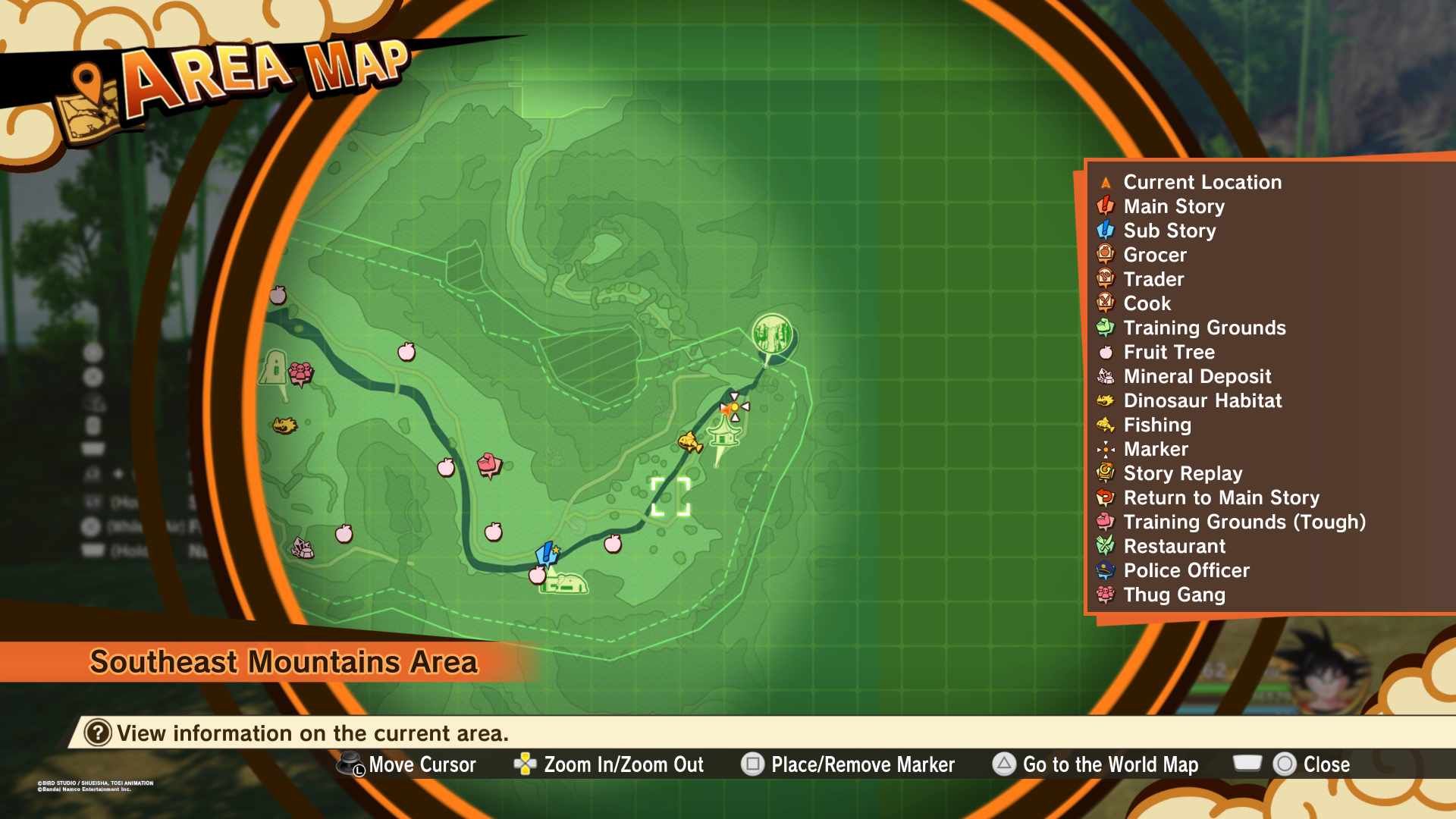Choose the Dinosaur Habitat marker on the map
This screenshot has height=819, width=1456.
(x=285, y=425)
